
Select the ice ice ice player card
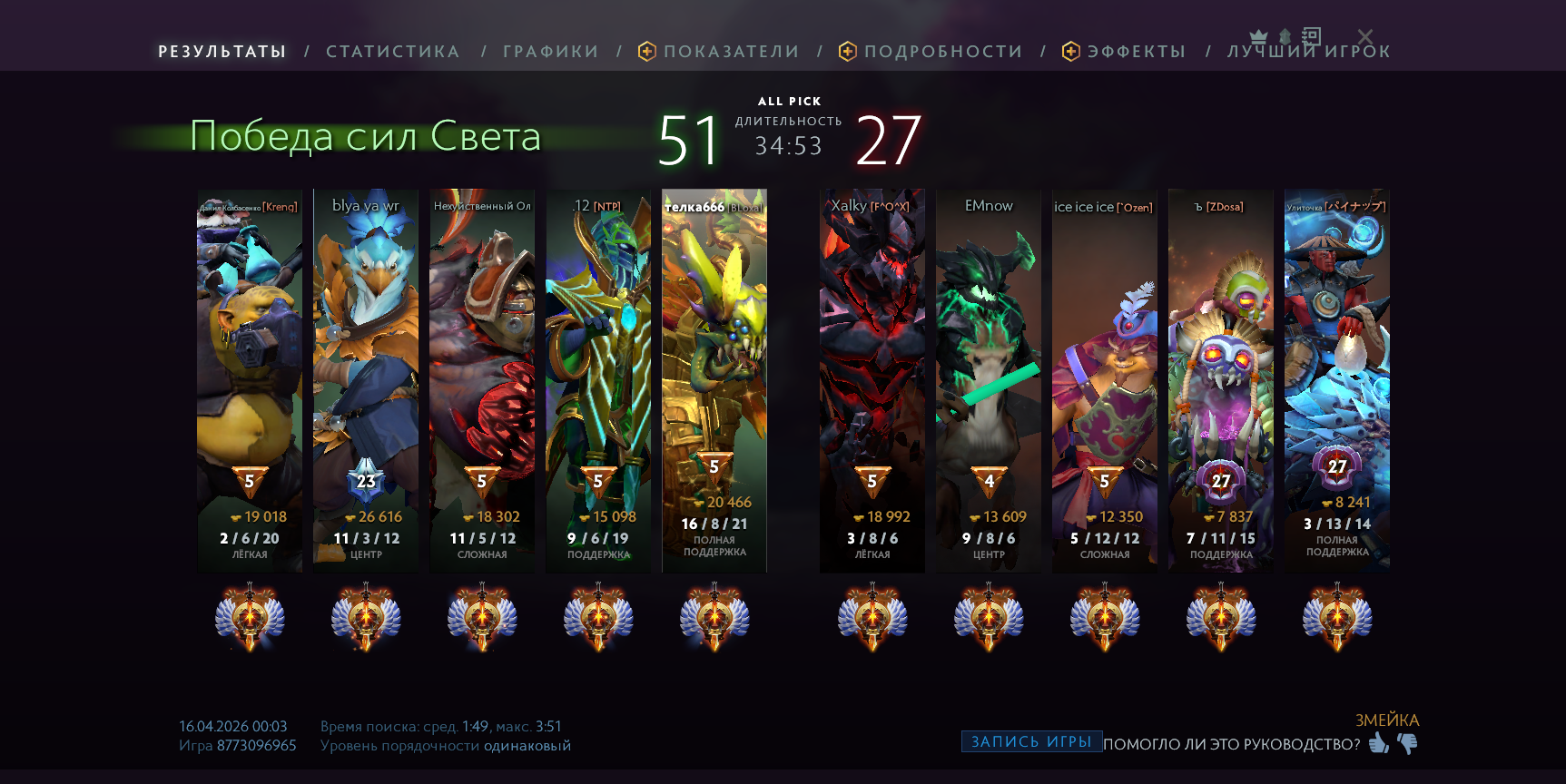(x=1104, y=379)
